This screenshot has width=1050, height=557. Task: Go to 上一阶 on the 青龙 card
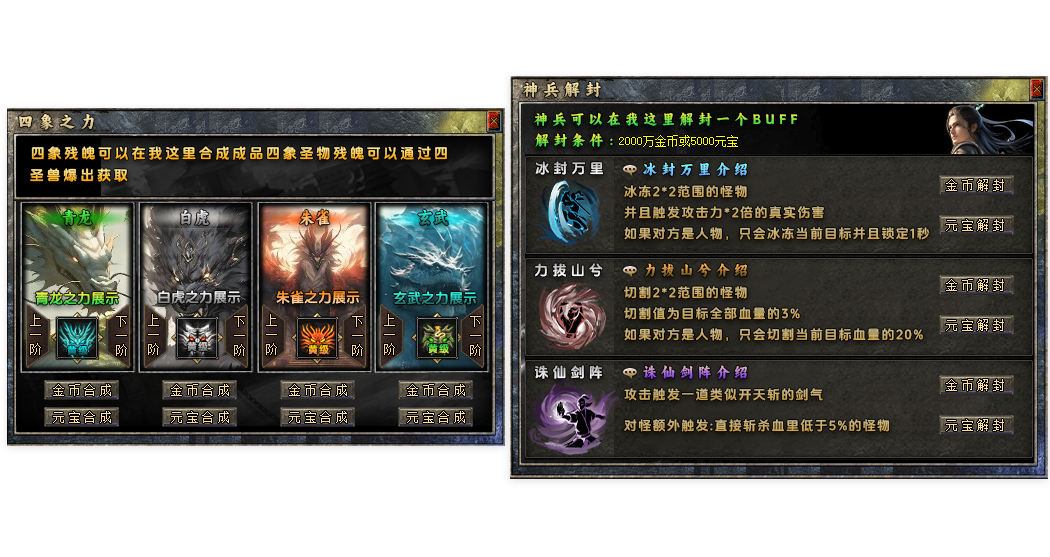tap(36, 335)
